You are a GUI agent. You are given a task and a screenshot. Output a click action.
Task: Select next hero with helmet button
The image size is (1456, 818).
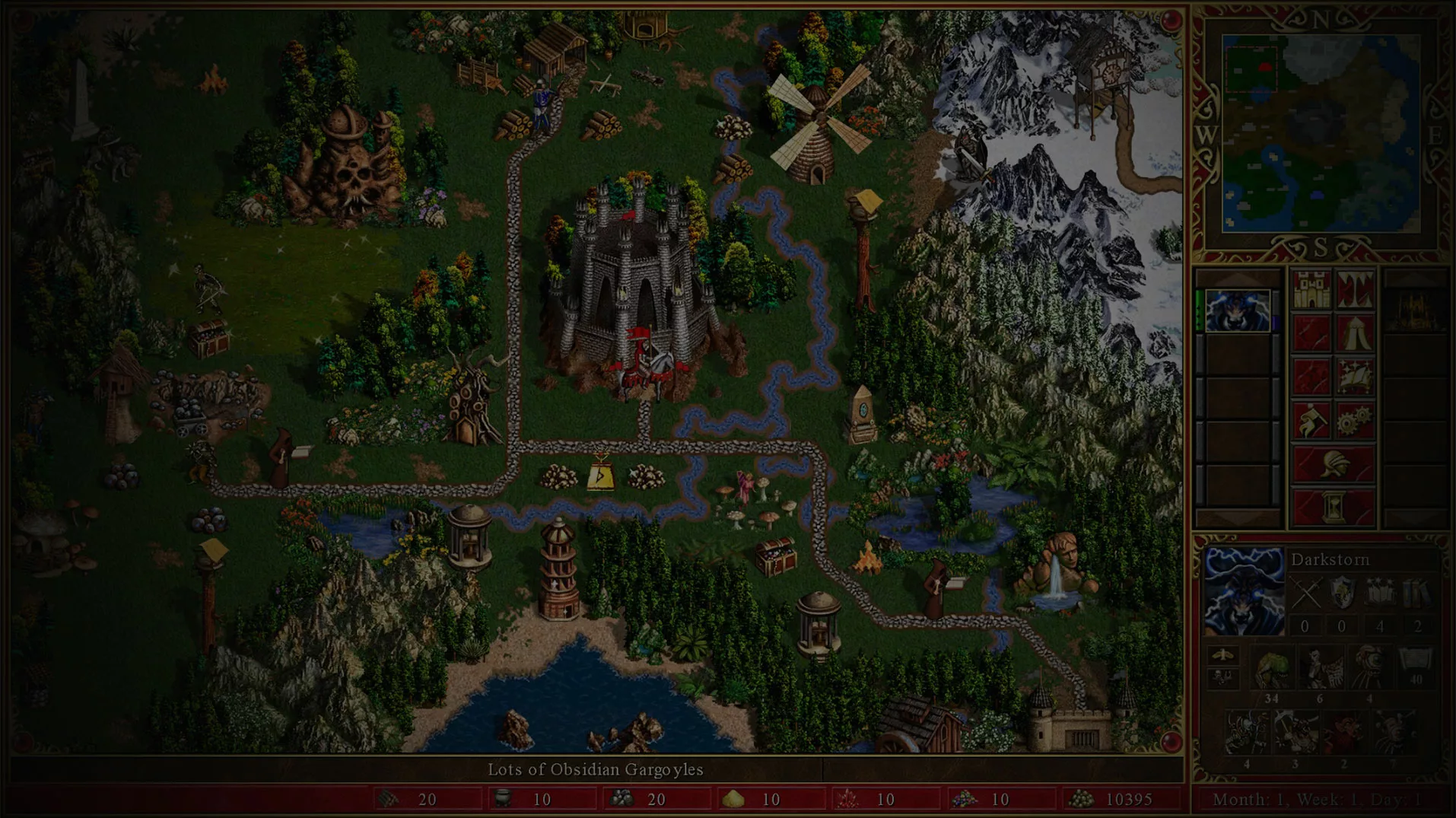1333,464
